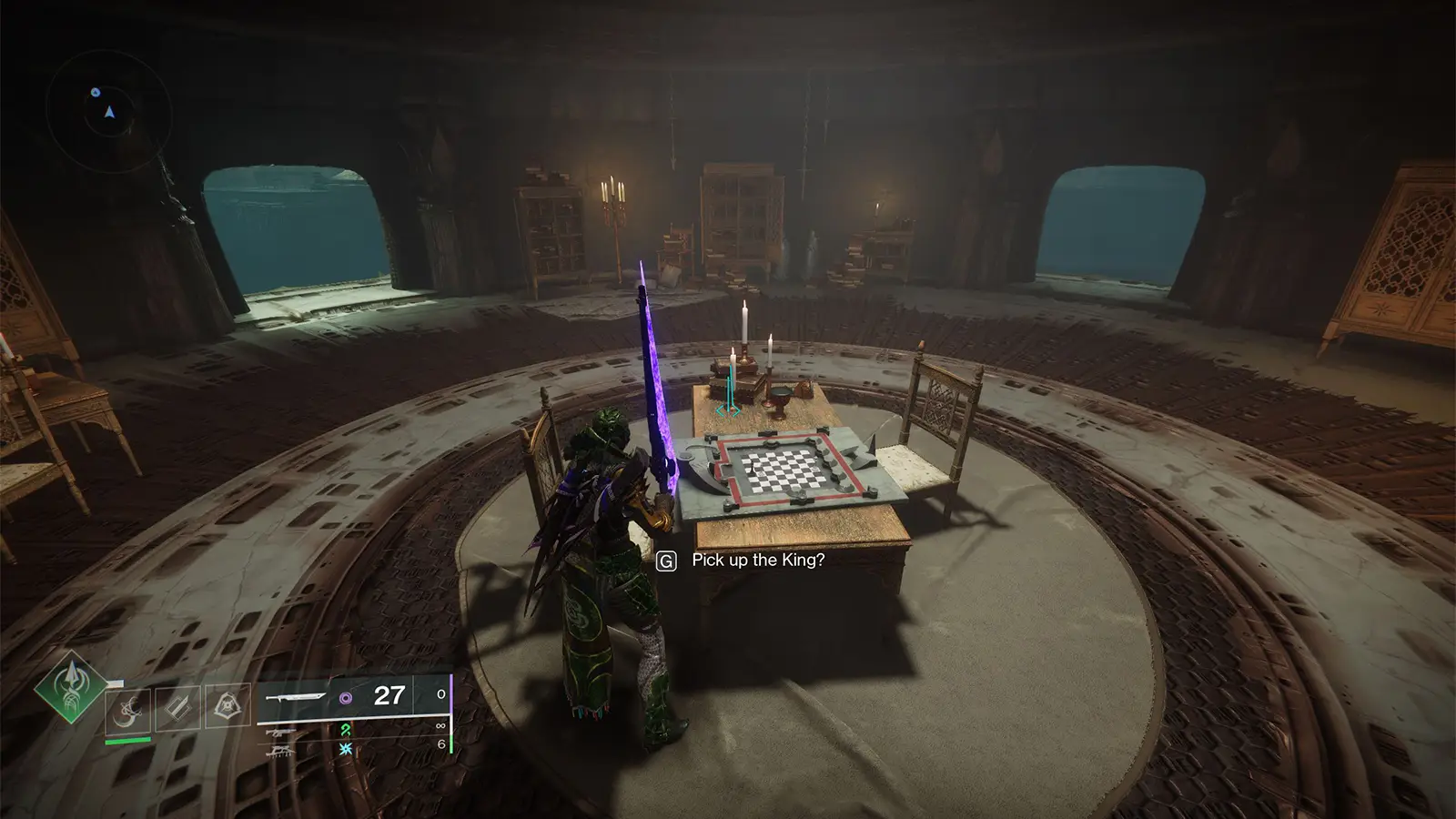Click the purple heavy ammo circle icon

click(x=346, y=697)
